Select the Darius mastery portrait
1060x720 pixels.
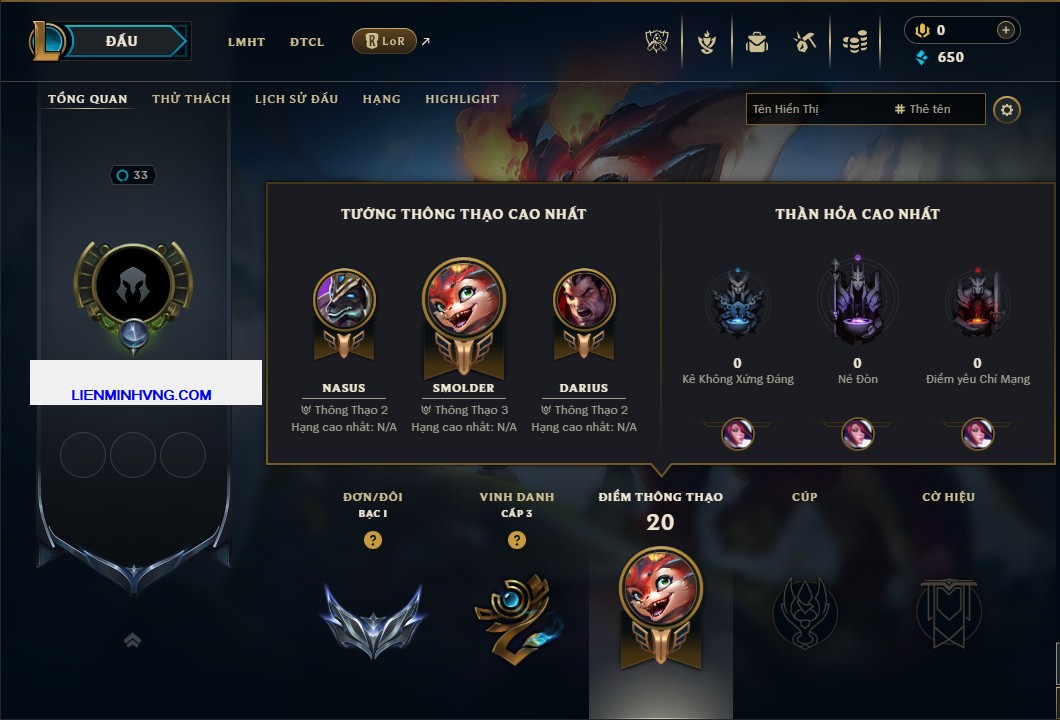[584, 300]
